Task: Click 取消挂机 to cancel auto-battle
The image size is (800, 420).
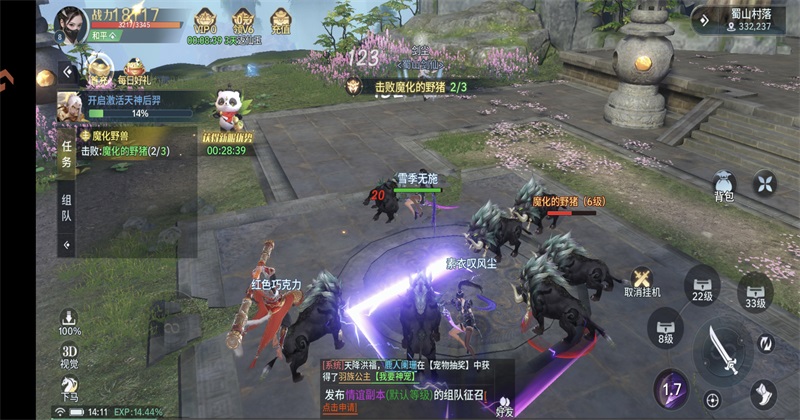Action: [x=642, y=281]
